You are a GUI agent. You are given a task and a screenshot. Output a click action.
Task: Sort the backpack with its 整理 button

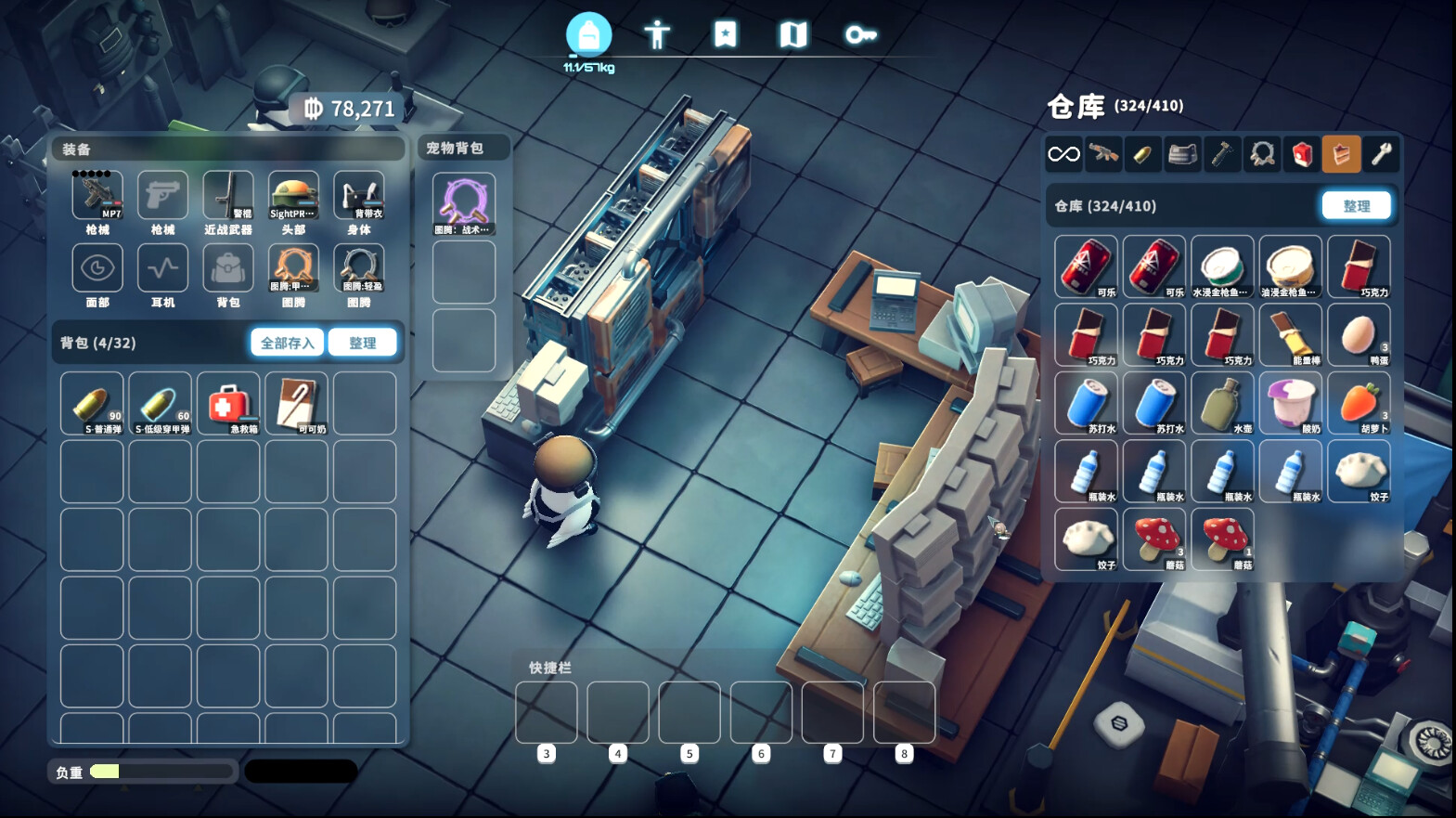point(362,343)
